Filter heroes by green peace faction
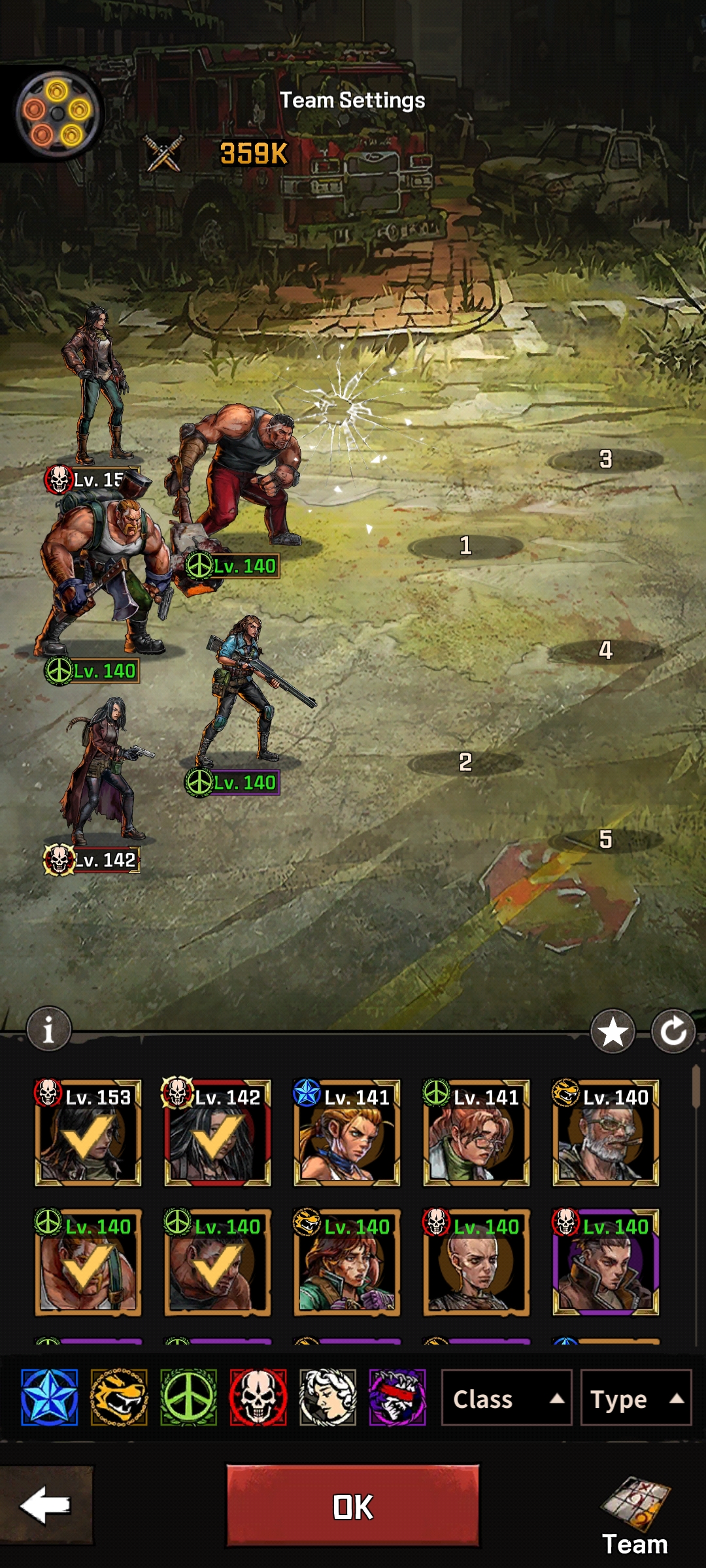Viewport: 706px width, 1568px height. pos(189,1397)
